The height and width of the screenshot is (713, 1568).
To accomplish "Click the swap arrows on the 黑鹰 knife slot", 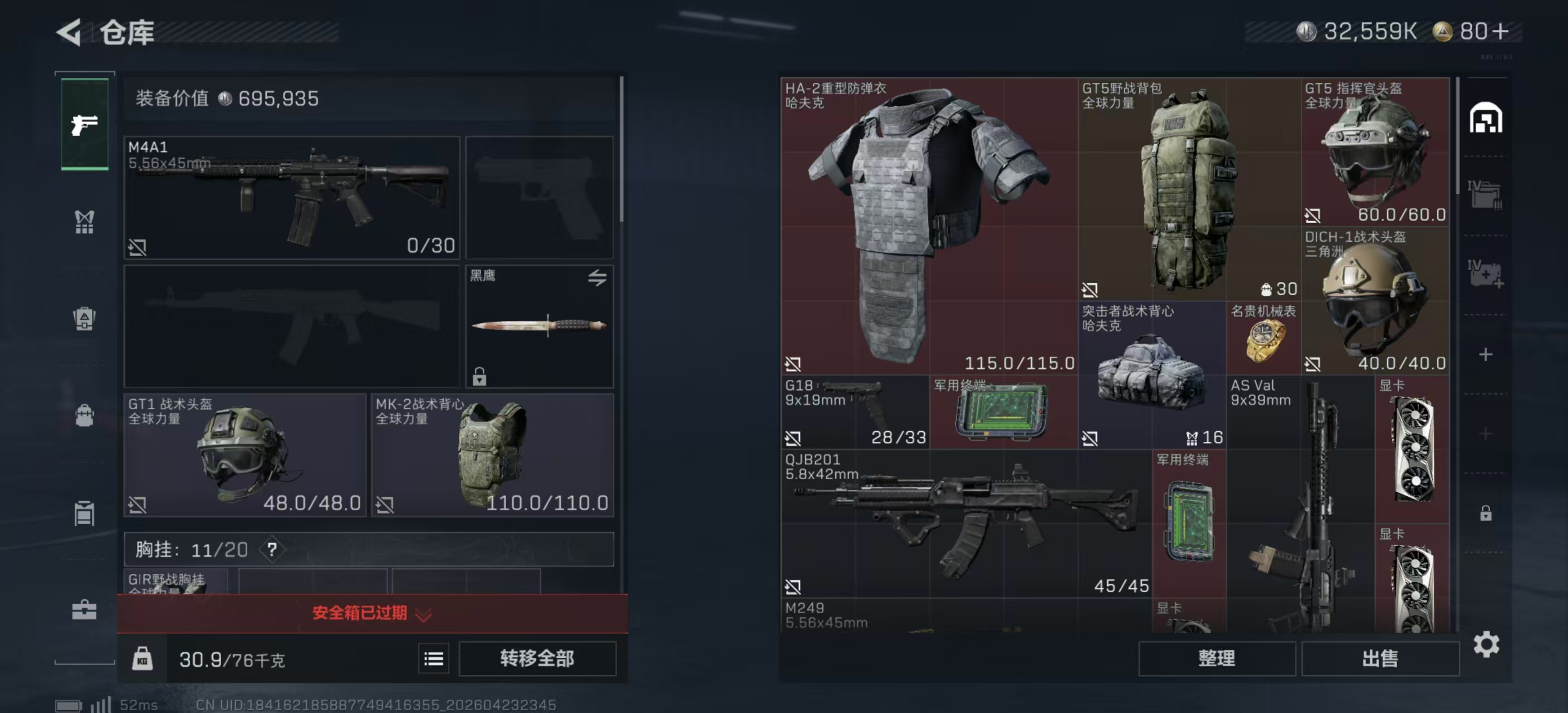I will pos(597,277).
